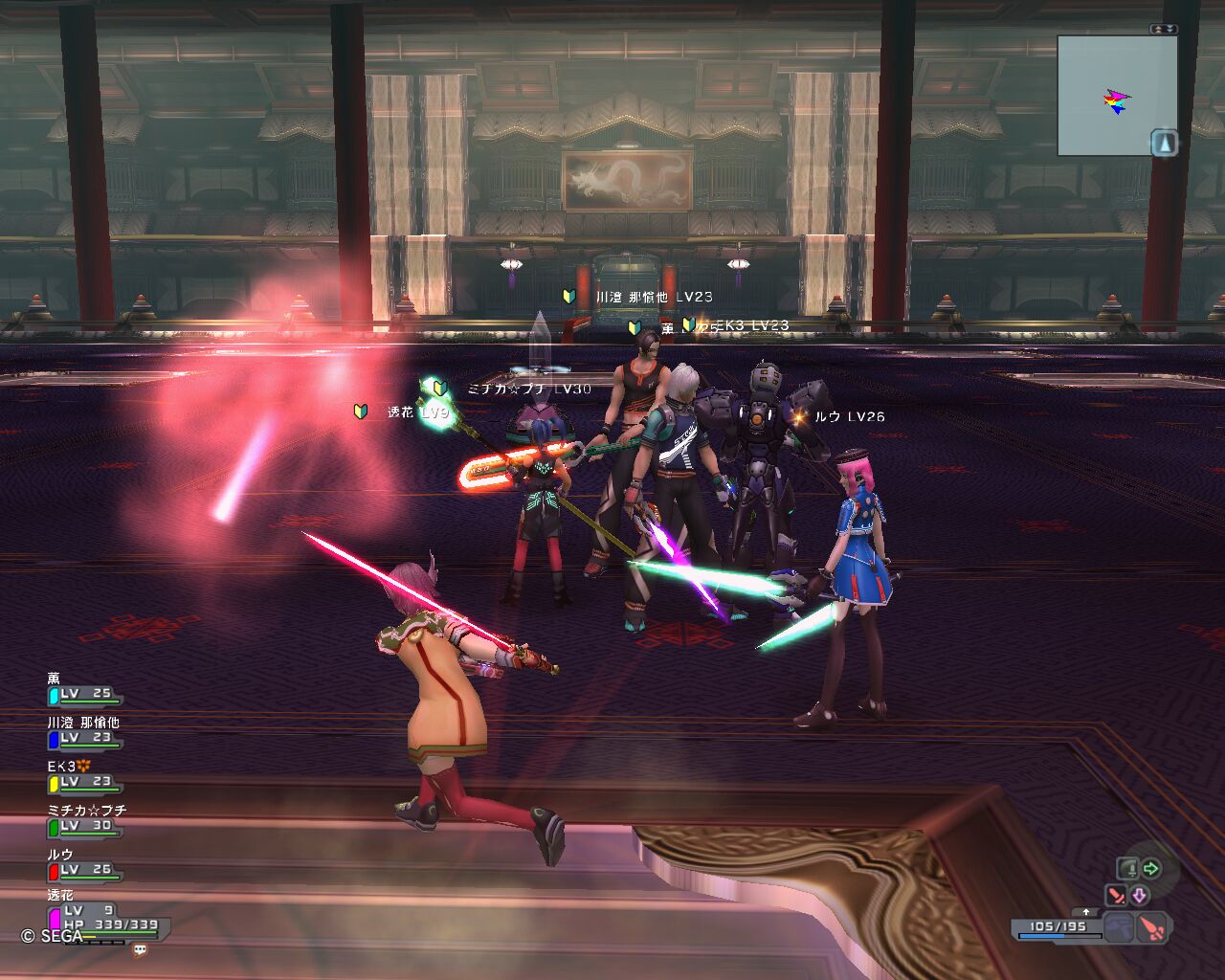Open the minimap in the corner
The image size is (1225, 980).
pyautogui.click(x=1116, y=96)
